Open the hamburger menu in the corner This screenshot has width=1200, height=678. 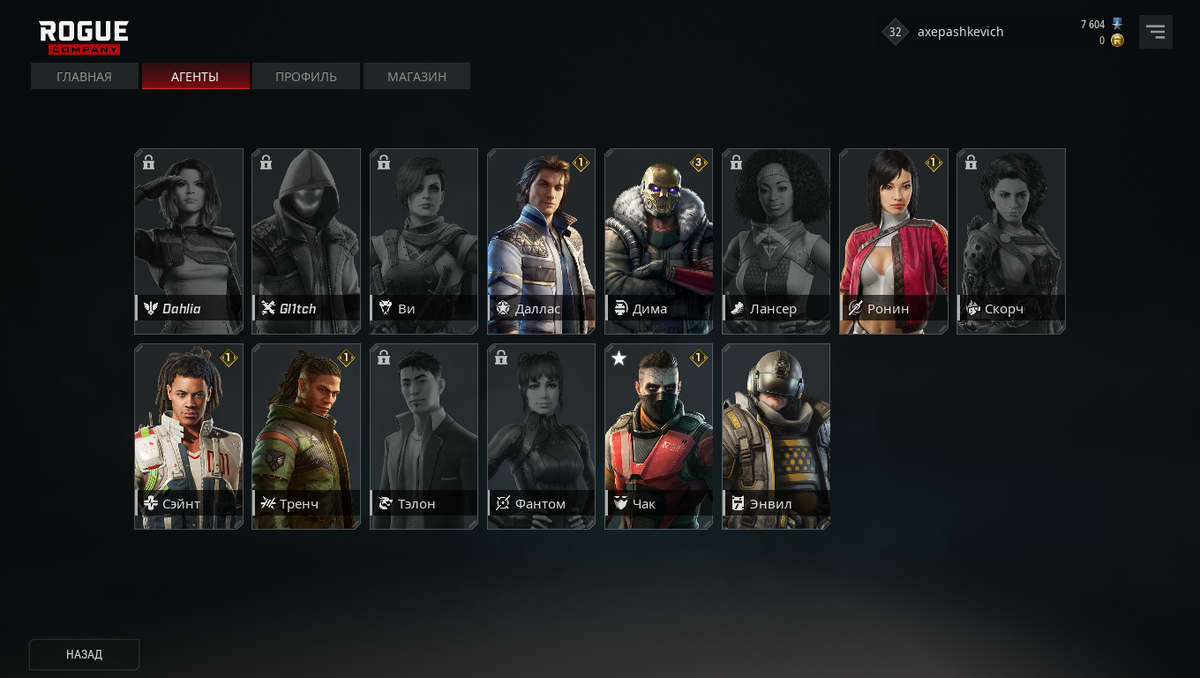coord(1156,32)
